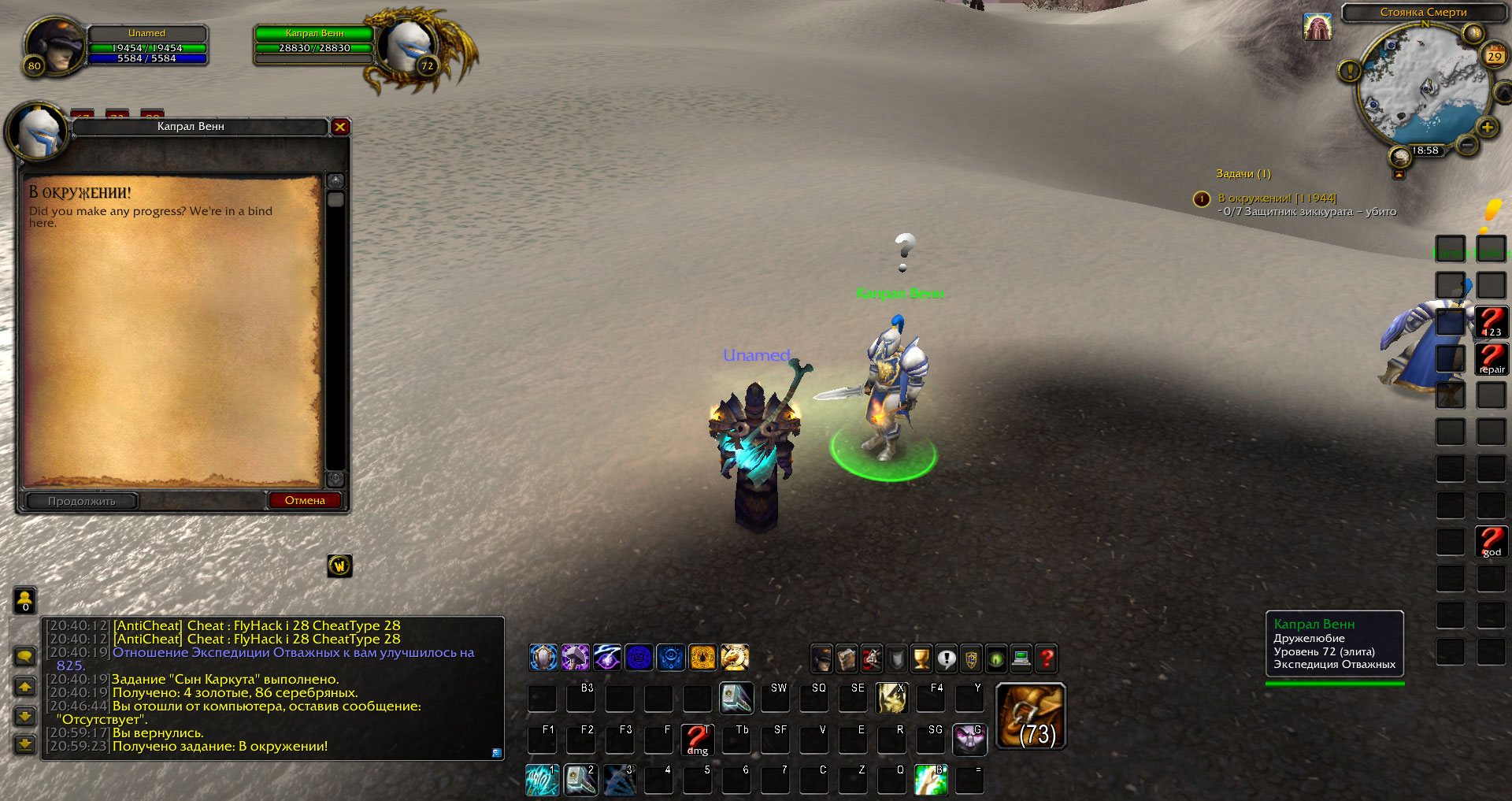Open the achievements goblet button

point(921,658)
